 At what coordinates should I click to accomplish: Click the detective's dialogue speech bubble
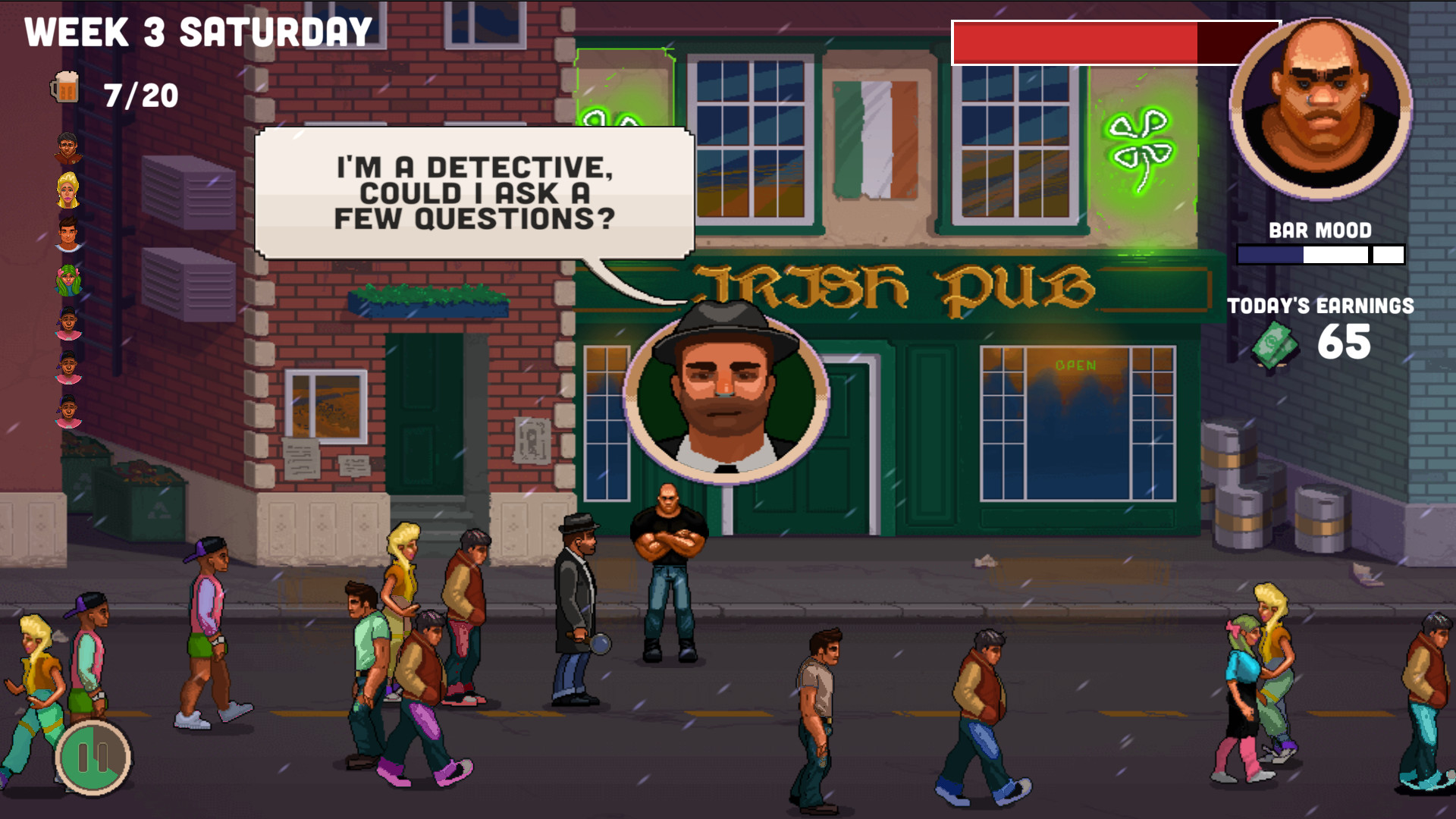[473, 192]
